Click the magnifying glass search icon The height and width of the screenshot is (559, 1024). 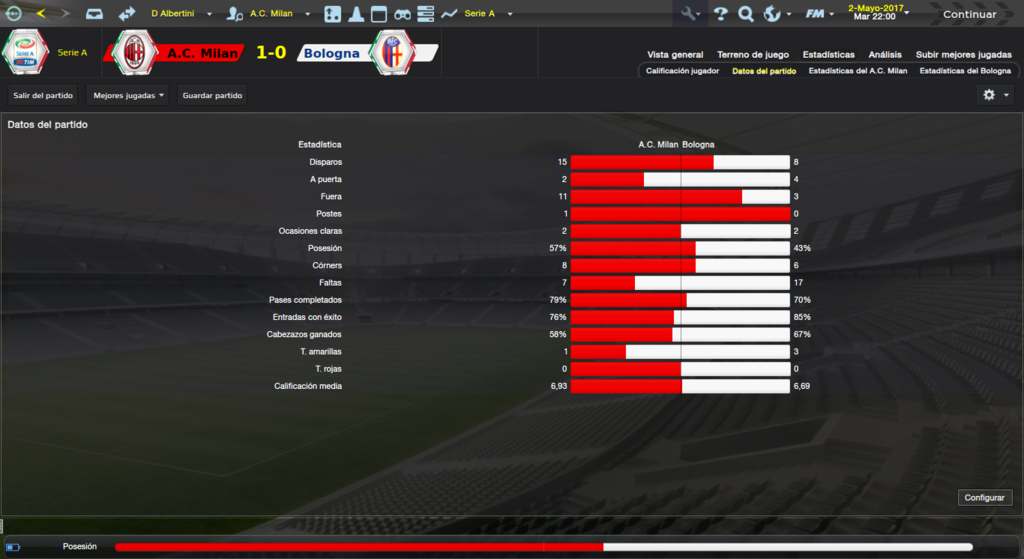point(745,14)
